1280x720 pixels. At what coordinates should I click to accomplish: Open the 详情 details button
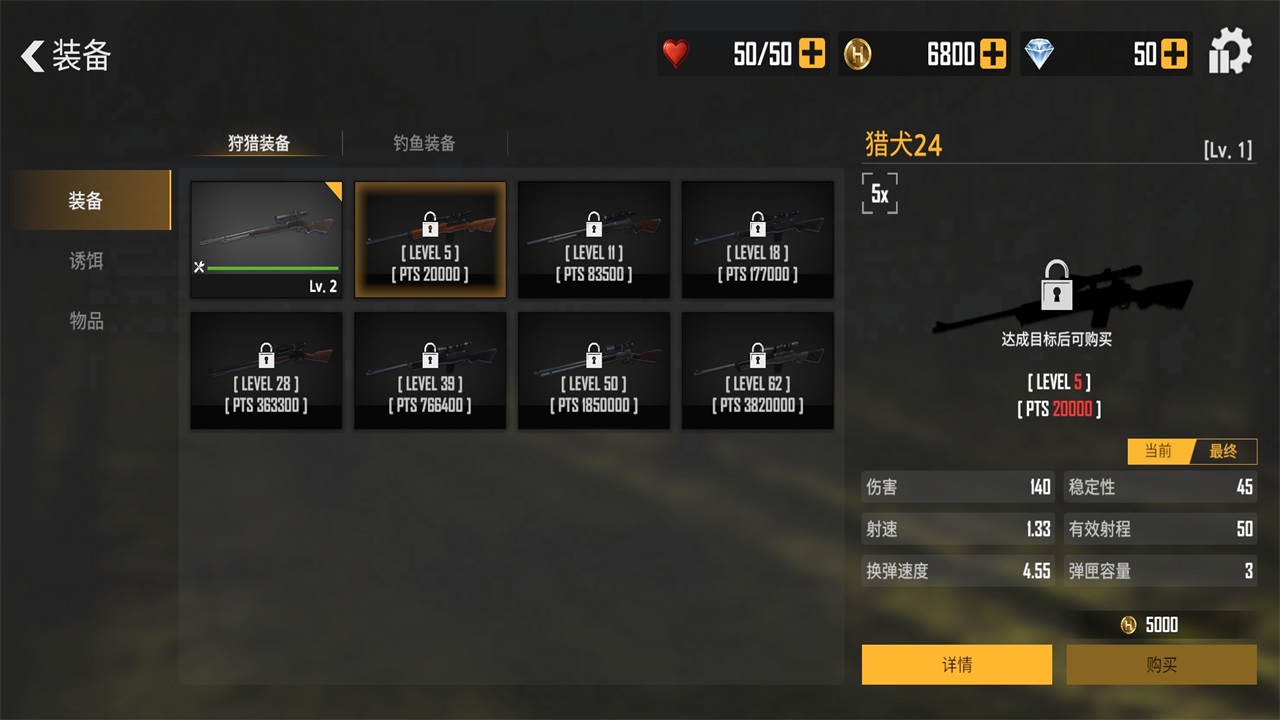click(x=957, y=665)
